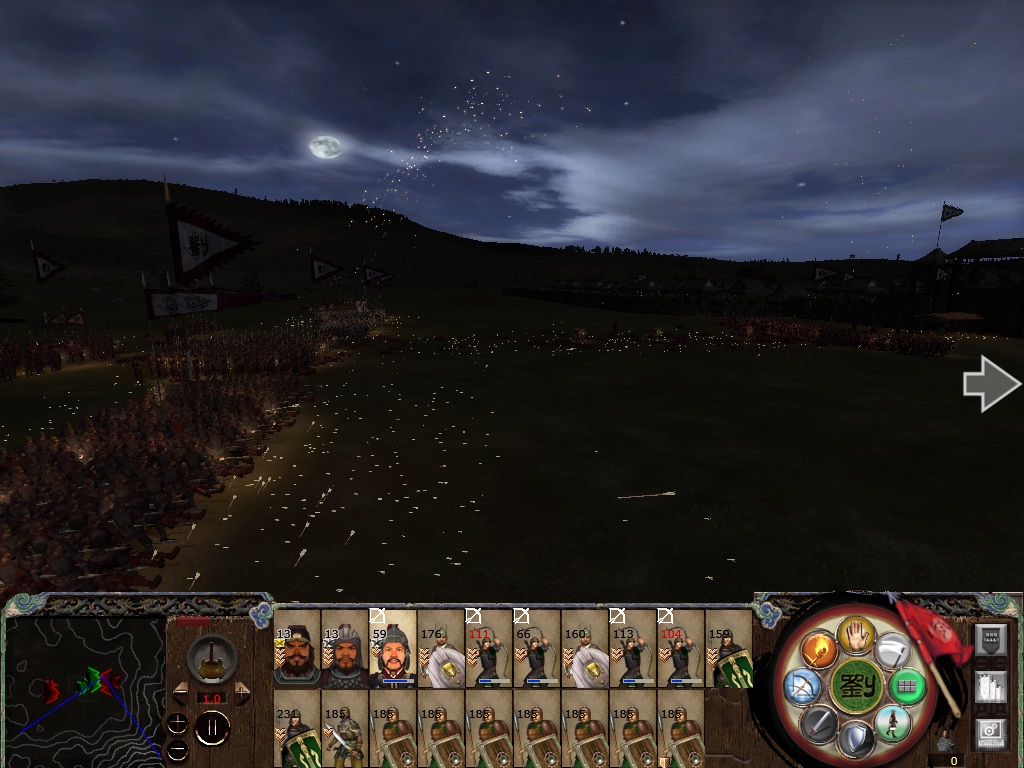Select the general's unit card with gold star
Image resolution: width=1024 pixels, height=768 pixels.
pos(297,650)
